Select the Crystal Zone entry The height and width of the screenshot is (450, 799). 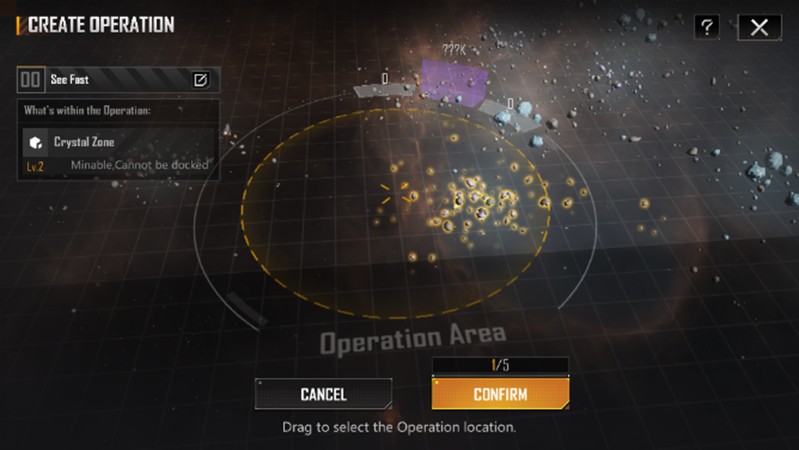tap(118, 152)
